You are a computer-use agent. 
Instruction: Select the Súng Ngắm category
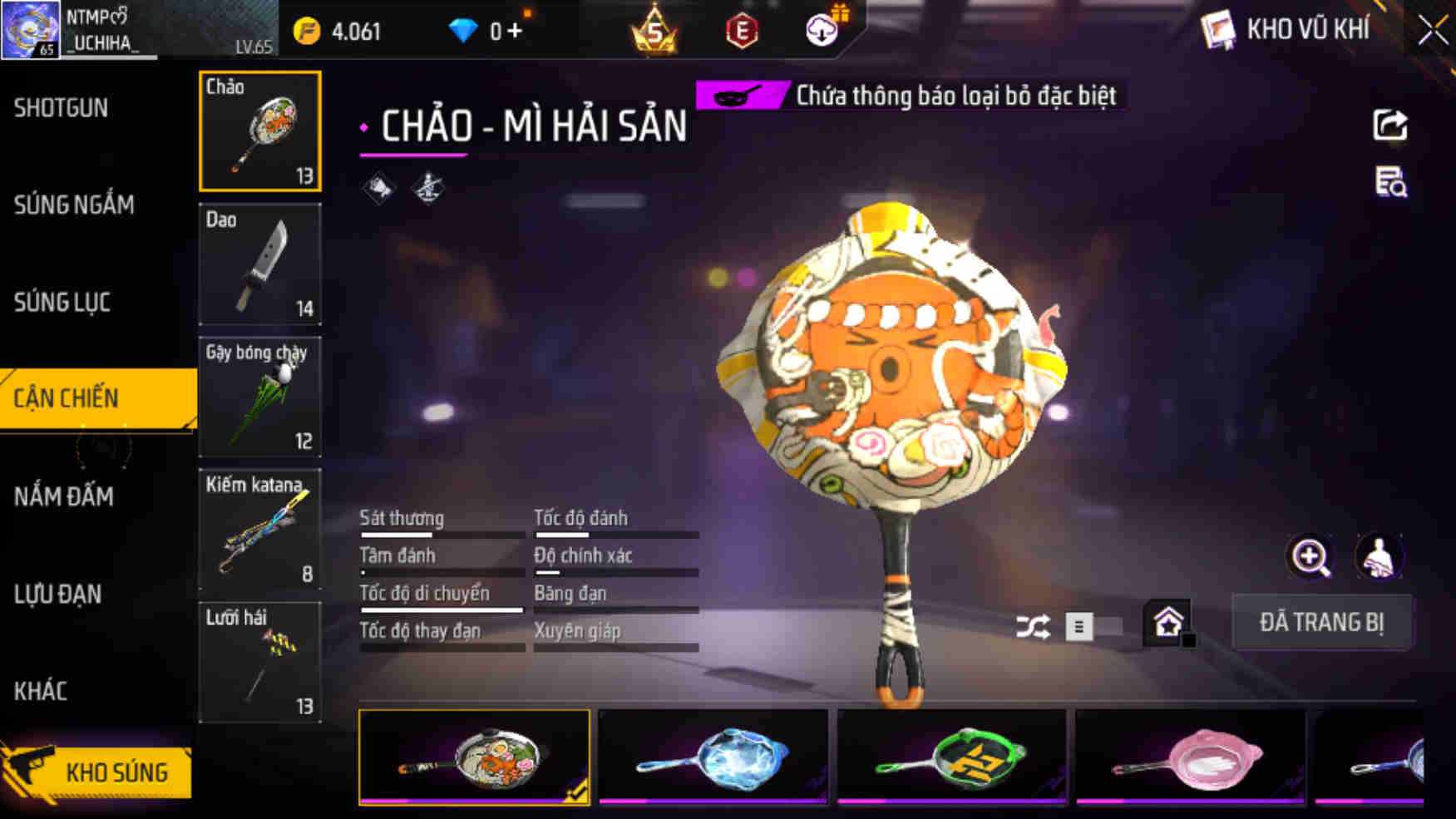tap(73, 205)
